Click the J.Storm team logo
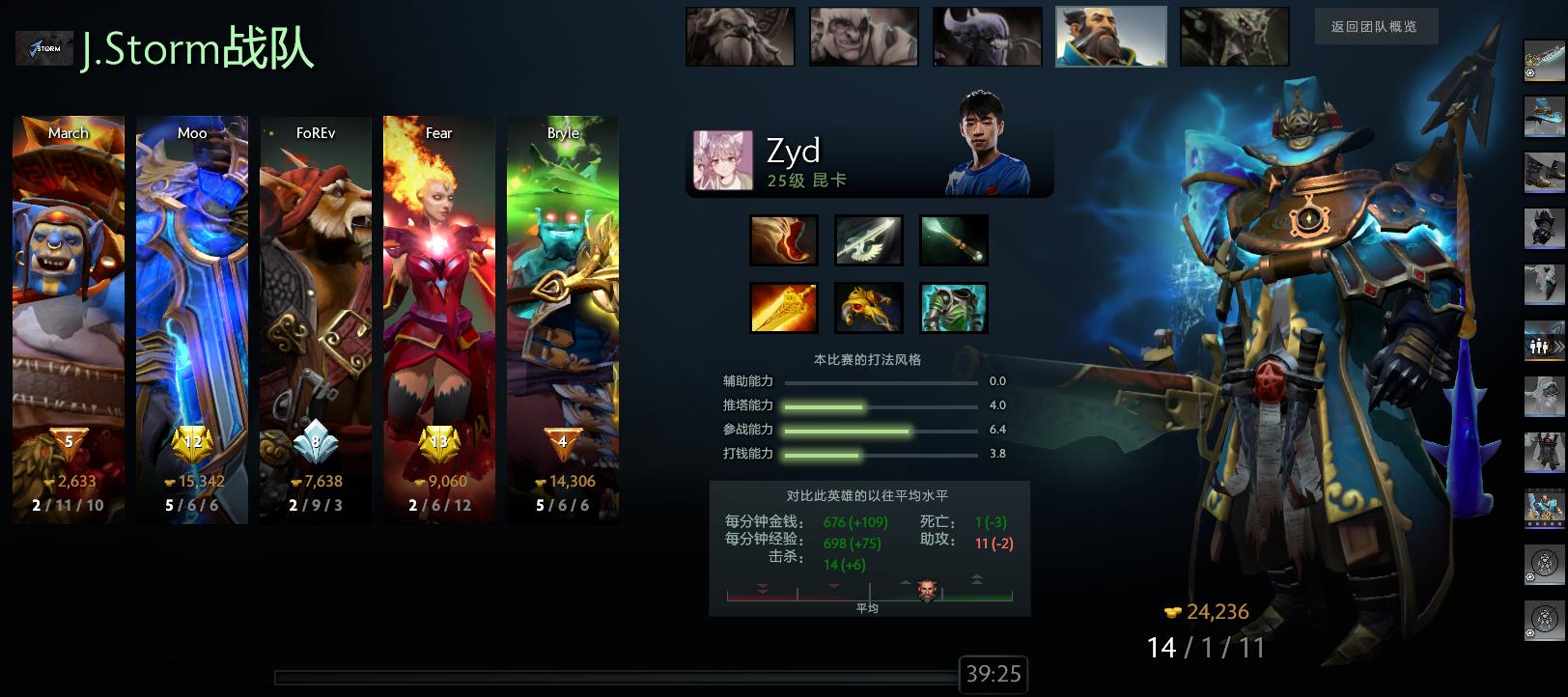The width and height of the screenshot is (1568, 697). (43, 47)
